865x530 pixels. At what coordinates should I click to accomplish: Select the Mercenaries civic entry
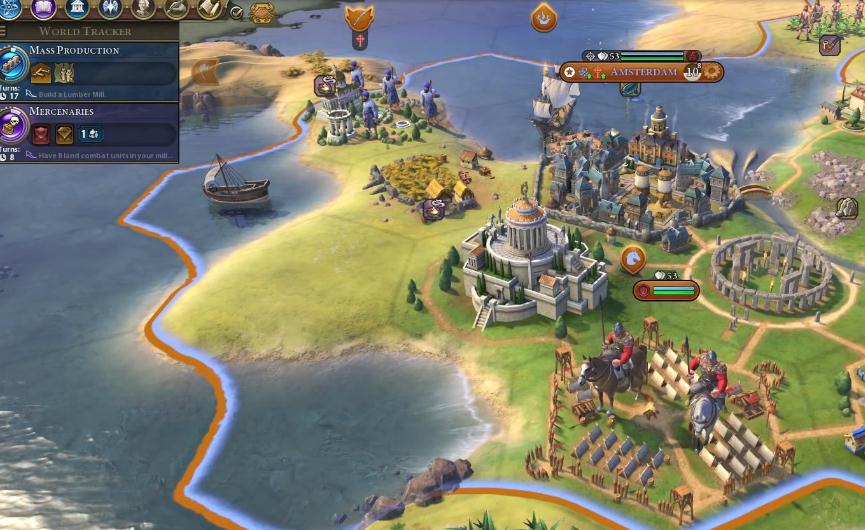[62, 112]
